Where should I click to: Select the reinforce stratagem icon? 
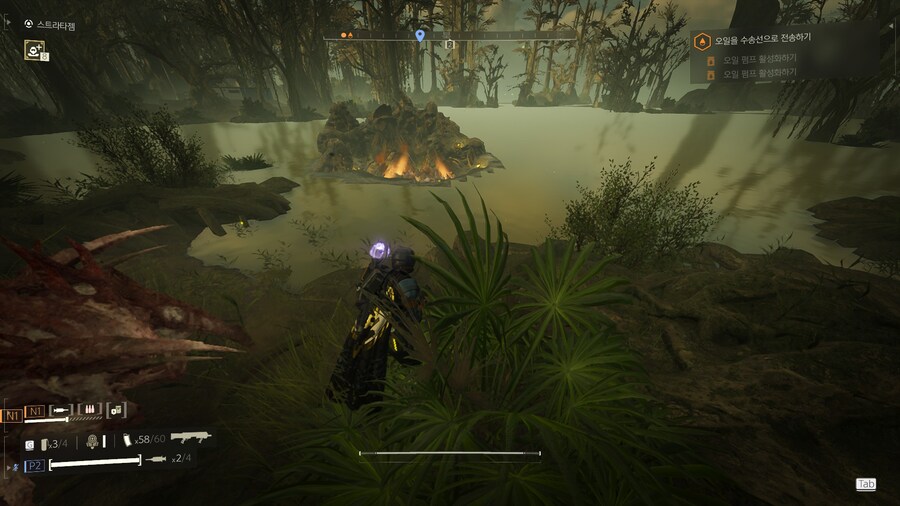tap(35, 50)
